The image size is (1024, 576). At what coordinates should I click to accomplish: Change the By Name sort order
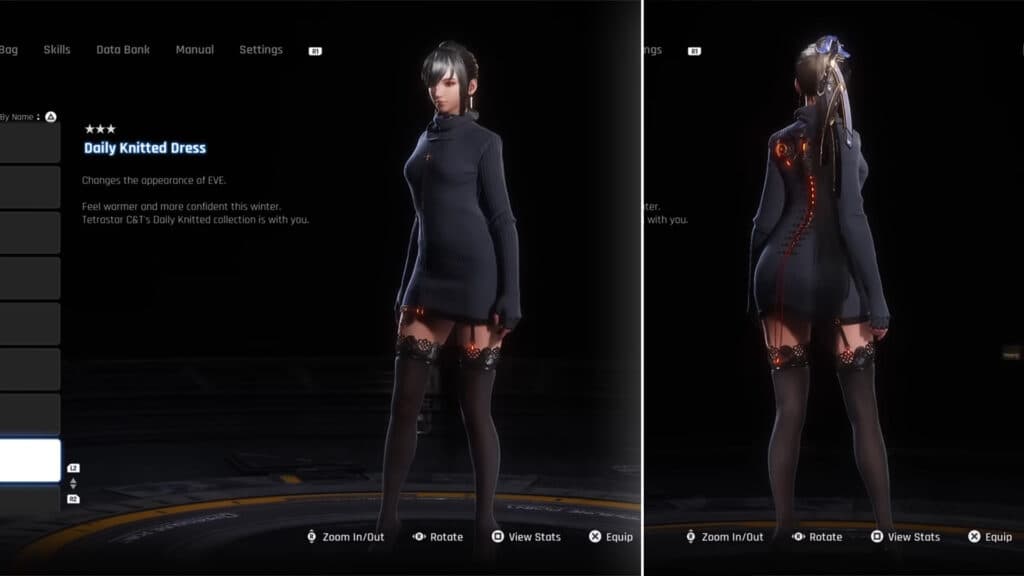coord(23,117)
